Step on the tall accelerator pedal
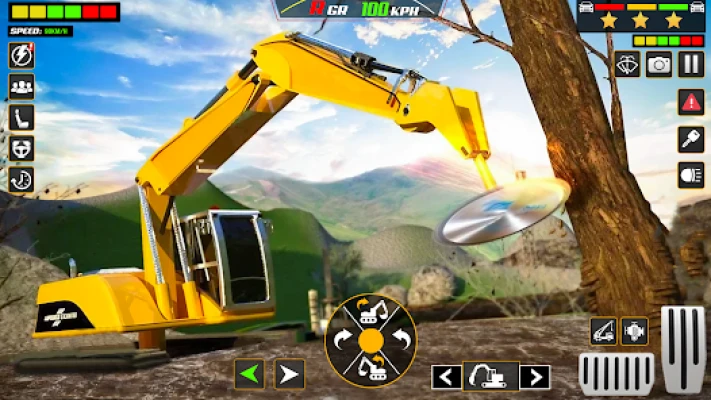The height and width of the screenshot is (400, 711). coord(683,348)
